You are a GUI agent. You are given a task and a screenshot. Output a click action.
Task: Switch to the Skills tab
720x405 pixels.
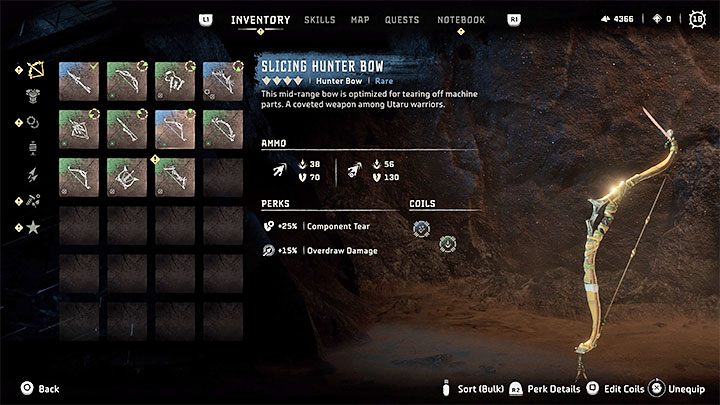(x=319, y=20)
